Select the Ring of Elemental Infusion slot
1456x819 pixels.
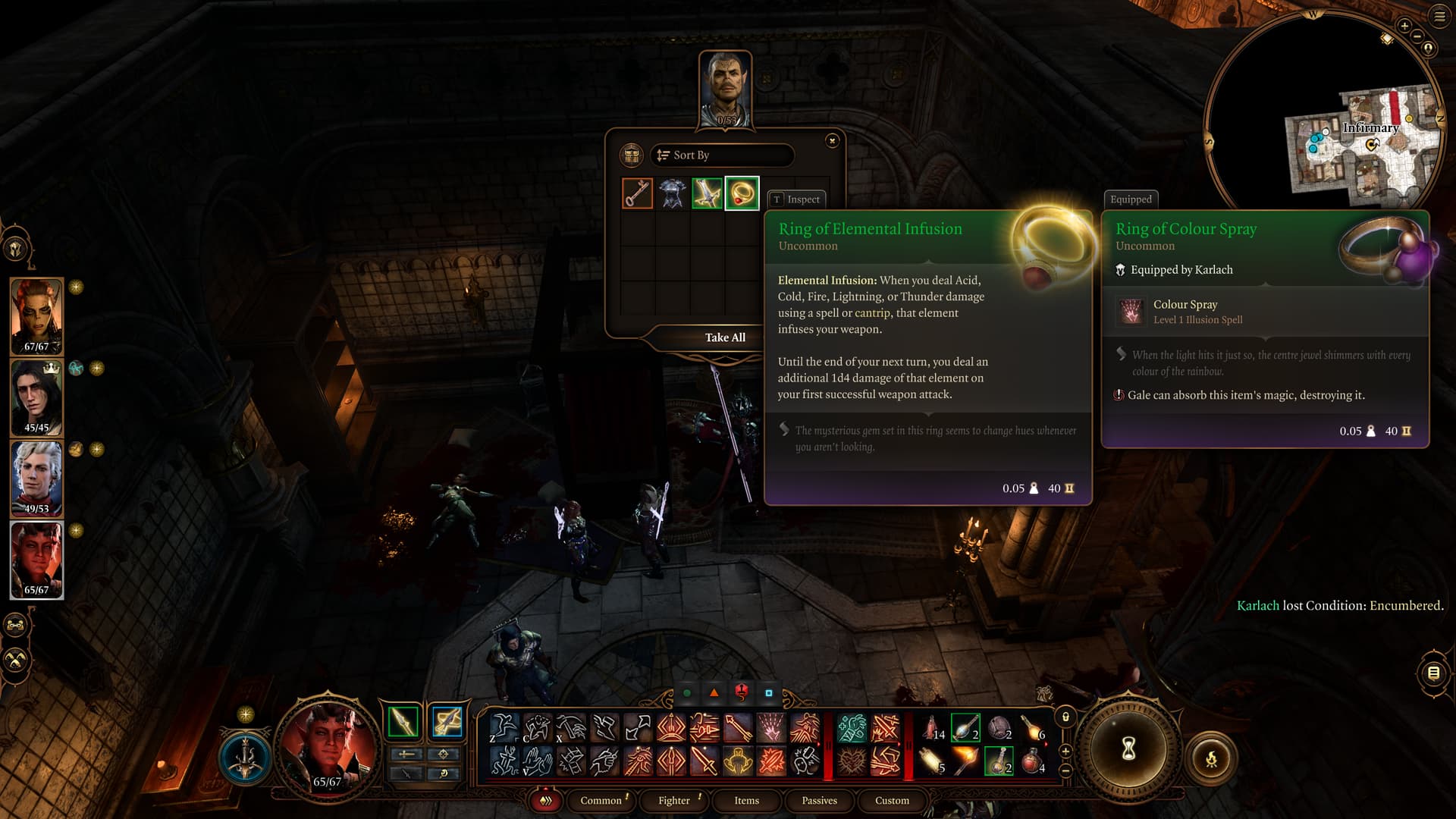[742, 193]
